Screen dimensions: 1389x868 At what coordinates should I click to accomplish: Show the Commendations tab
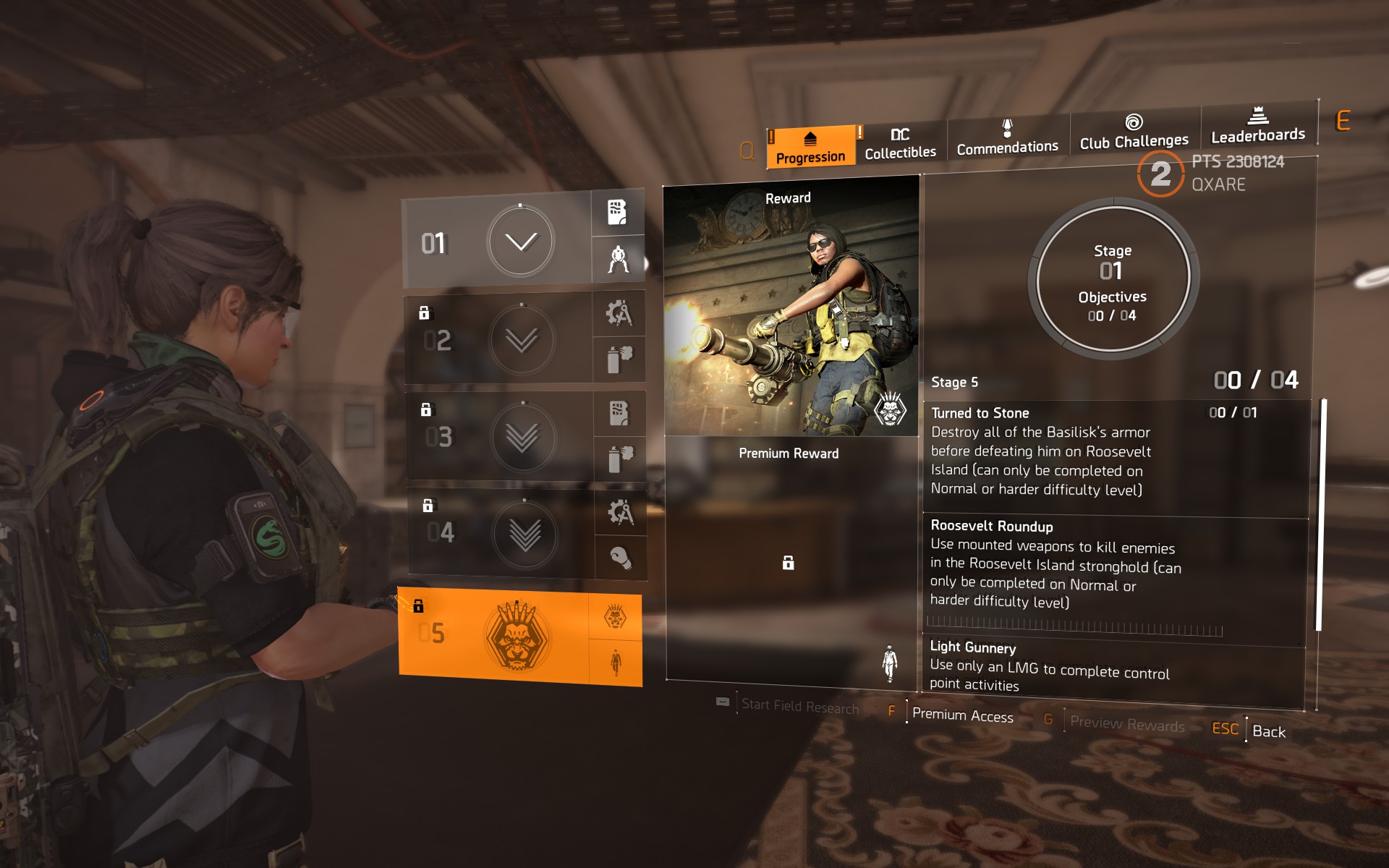[1007, 139]
